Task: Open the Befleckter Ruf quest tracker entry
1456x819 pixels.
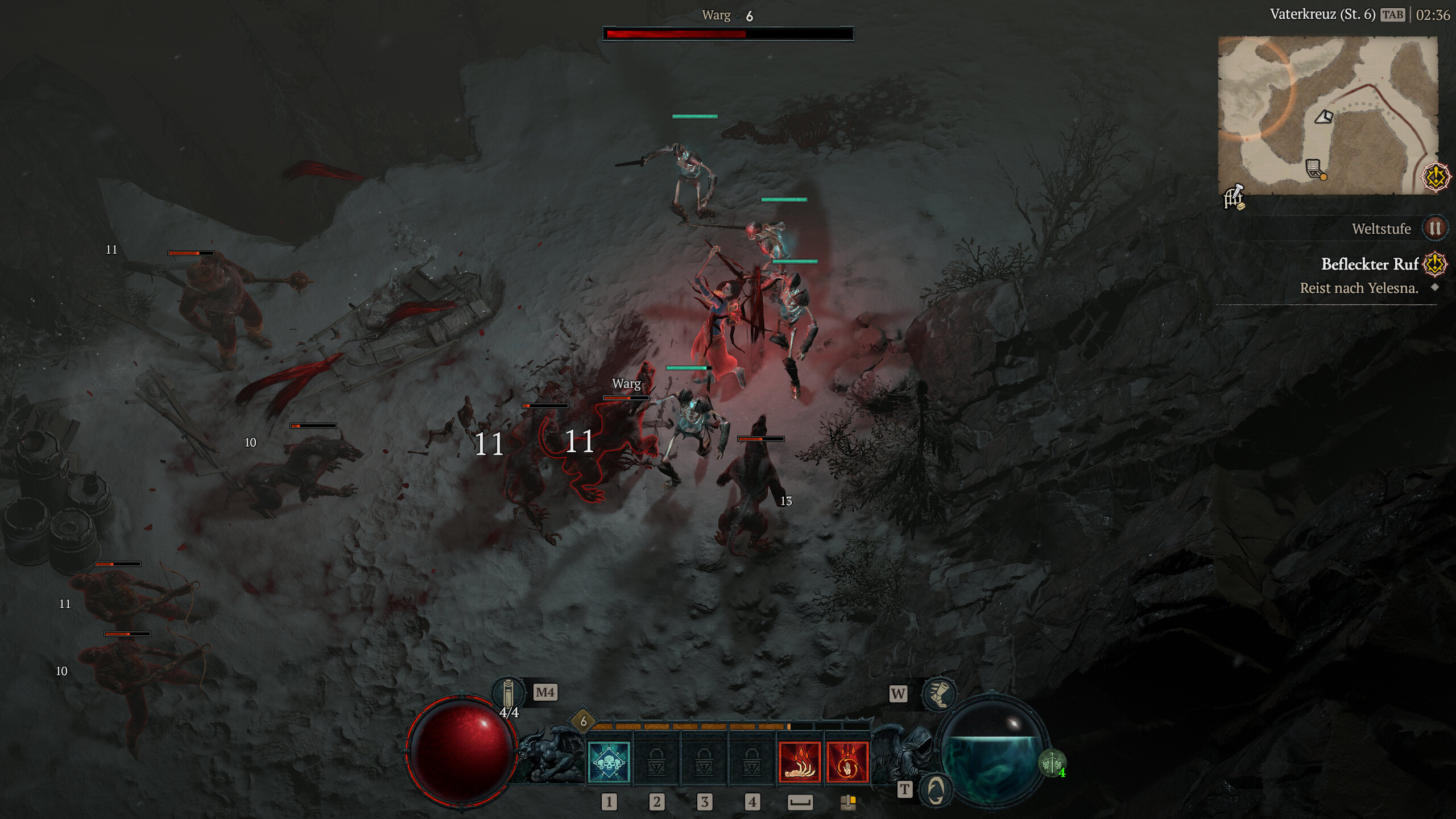Action: click(1370, 264)
